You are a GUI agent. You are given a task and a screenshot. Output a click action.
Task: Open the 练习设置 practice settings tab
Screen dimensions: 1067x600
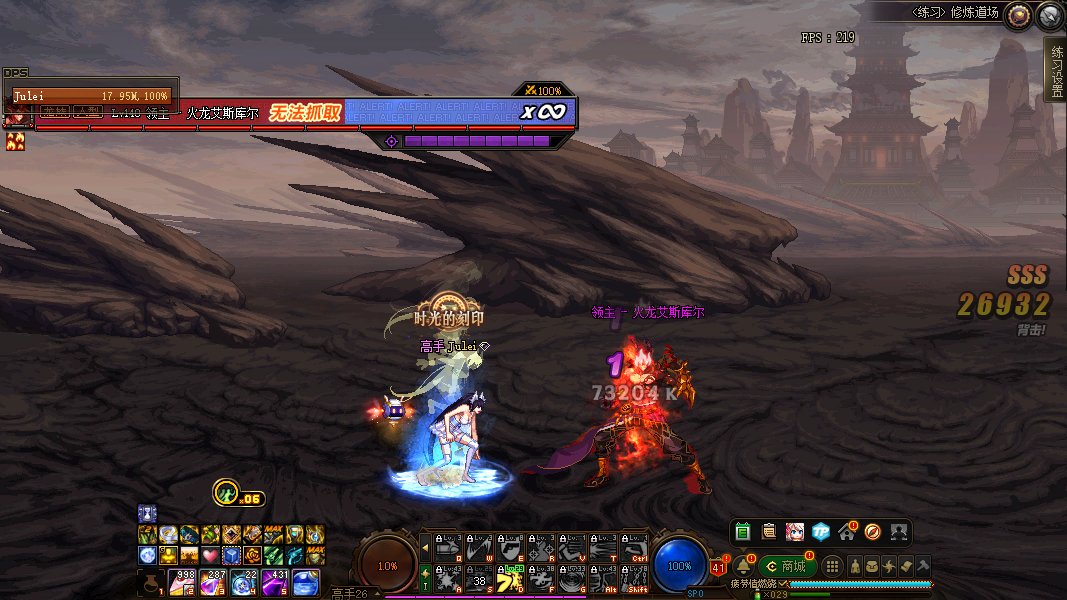(x=1054, y=70)
